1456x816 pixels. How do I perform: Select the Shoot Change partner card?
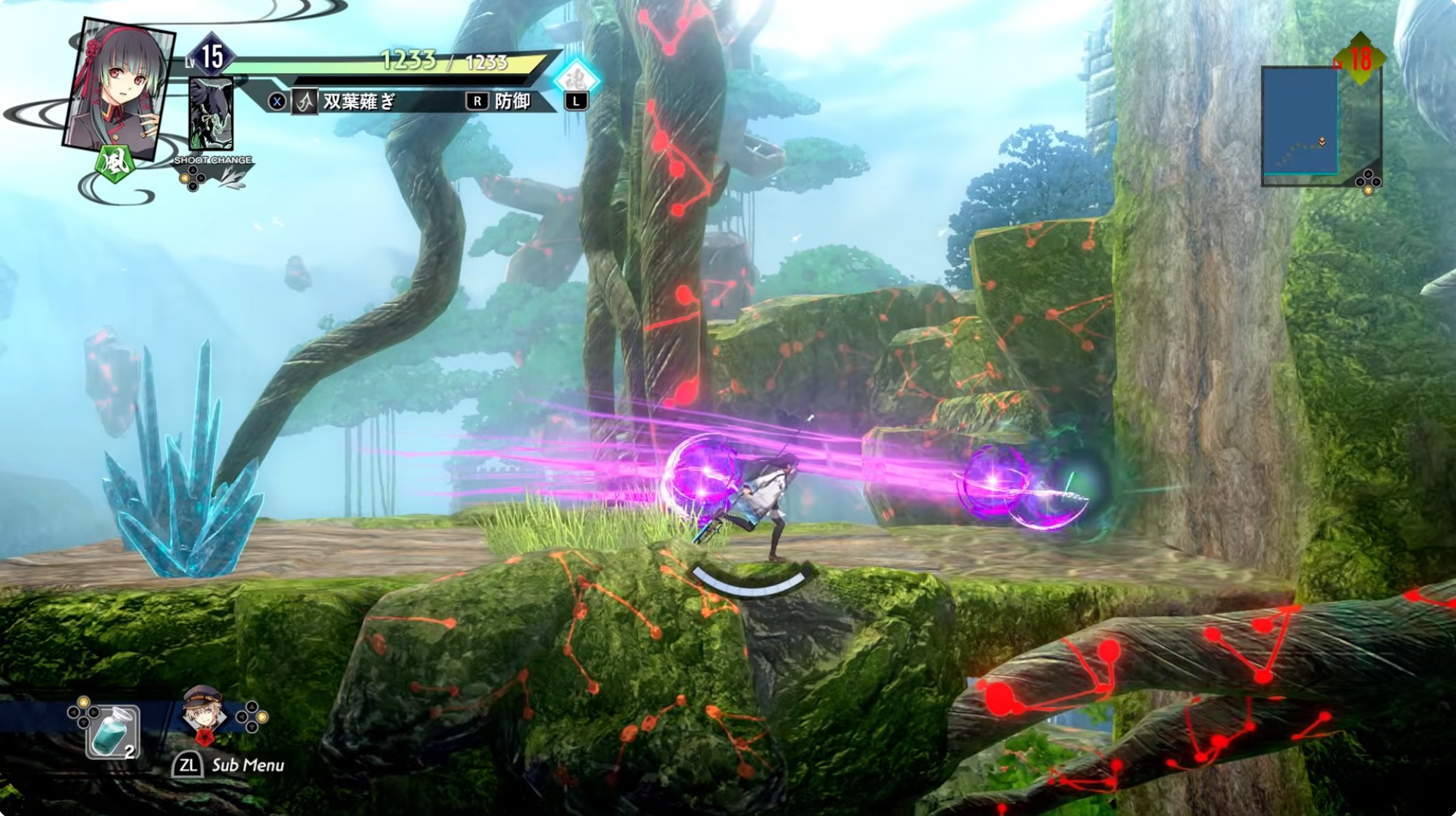(x=211, y=115)
